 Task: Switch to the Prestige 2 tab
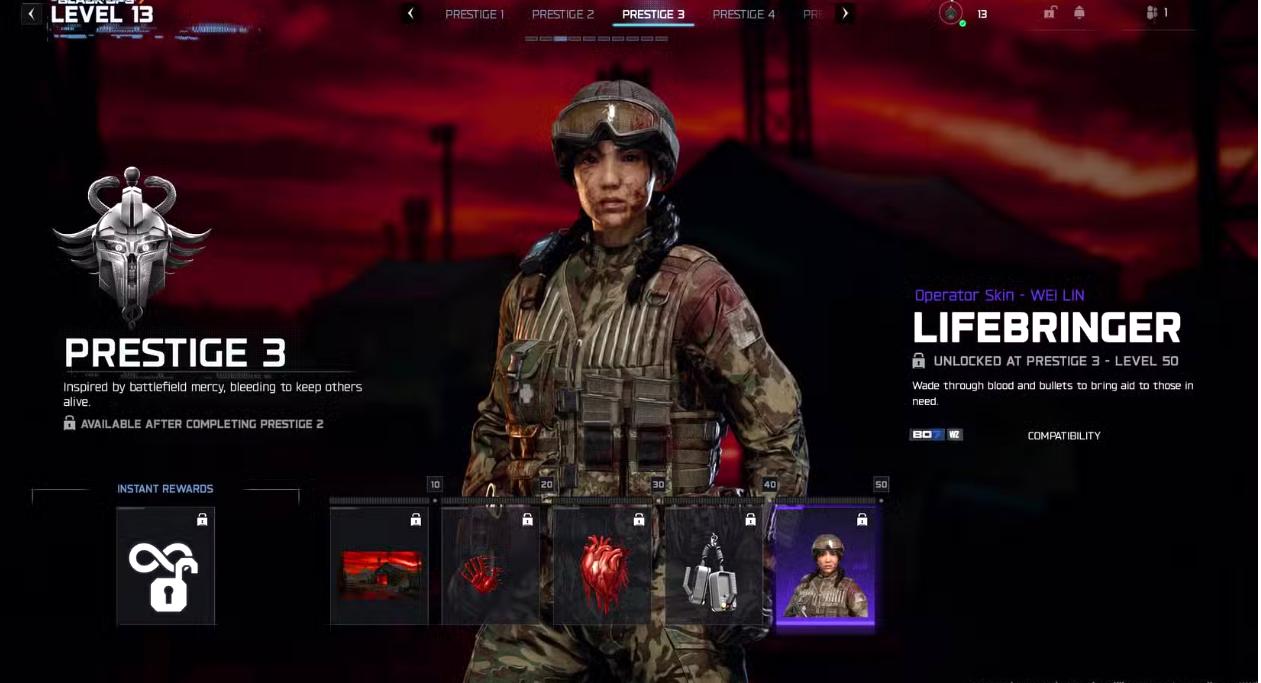coord(562,14)
